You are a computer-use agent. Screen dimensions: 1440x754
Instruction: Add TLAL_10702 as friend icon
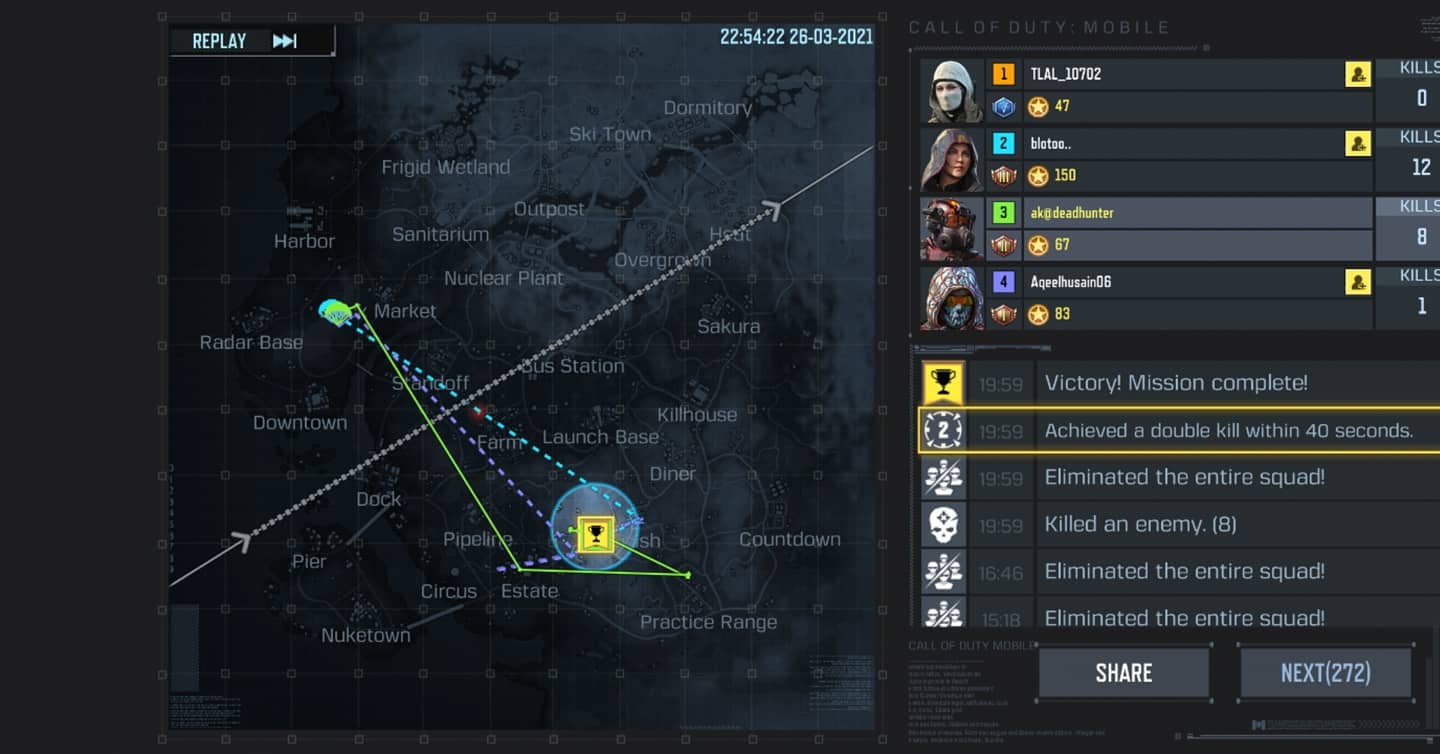coord(1357,74)
